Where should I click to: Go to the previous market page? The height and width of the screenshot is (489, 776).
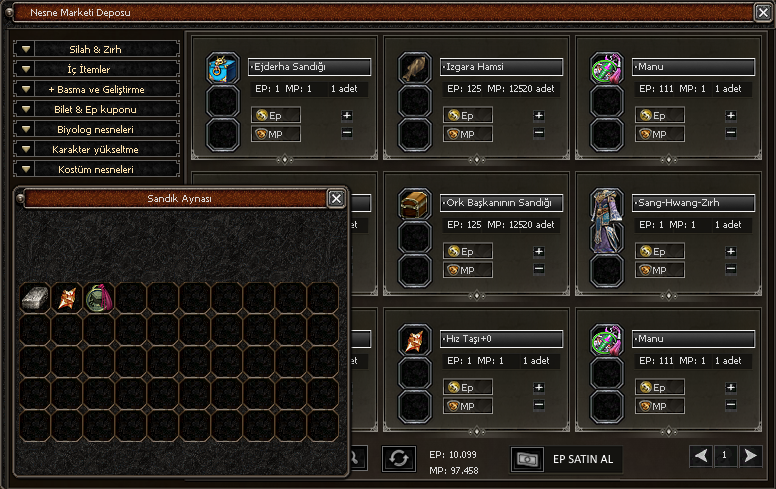point(702,456)
